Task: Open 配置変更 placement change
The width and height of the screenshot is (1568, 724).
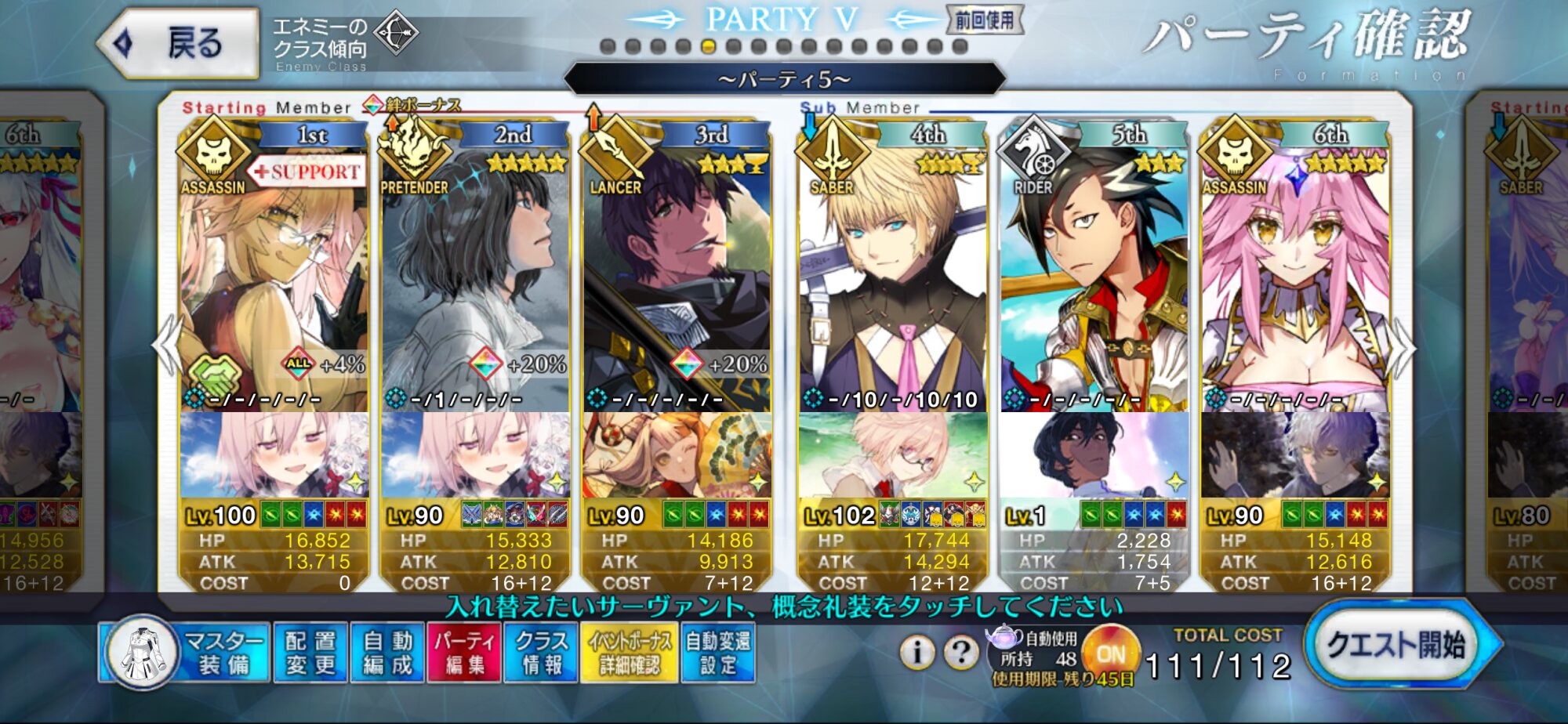Action: [310, 653]
